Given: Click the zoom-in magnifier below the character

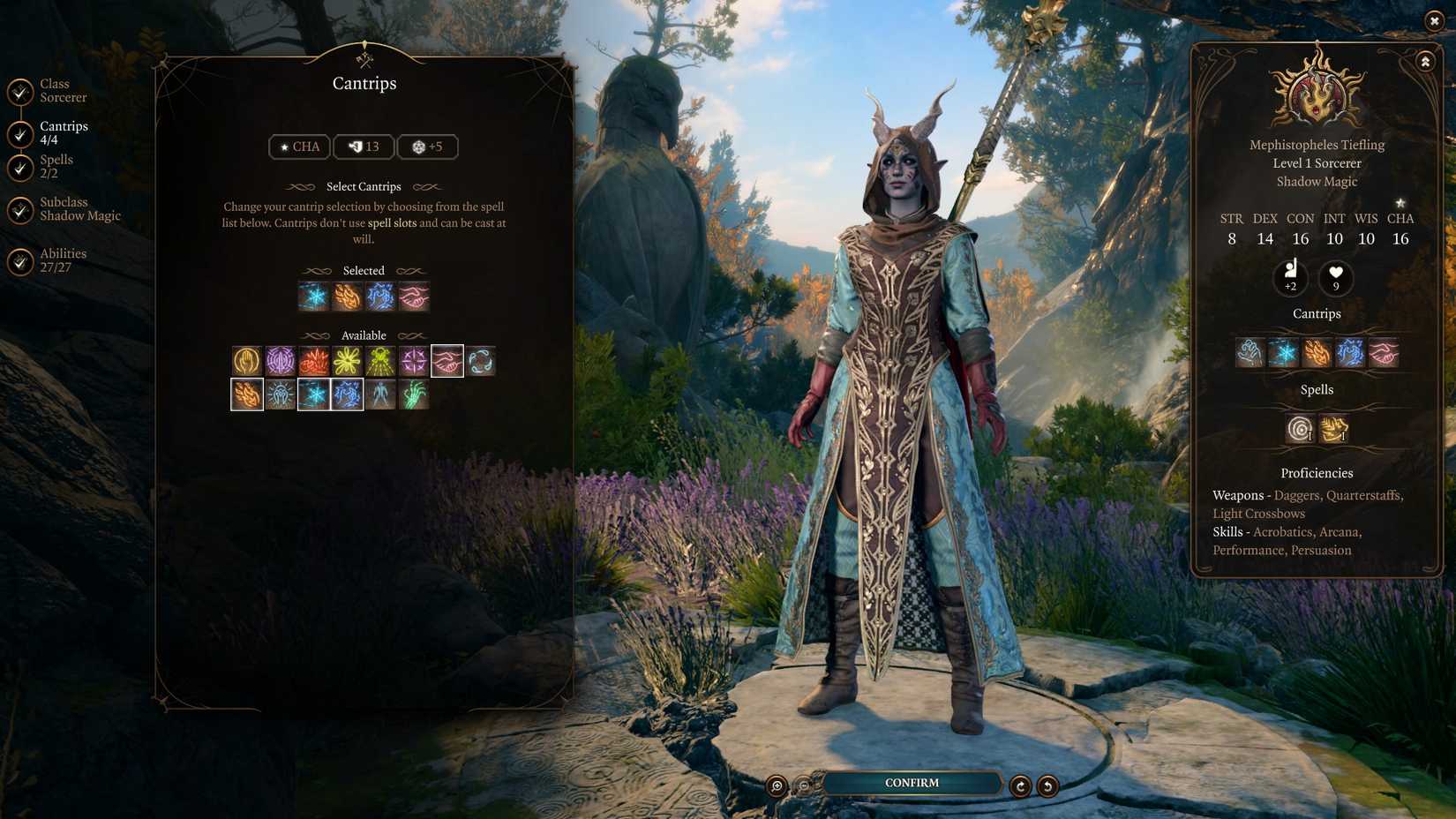Looking at the screenshot, I should pyautogui.click(x=776, y=785).
